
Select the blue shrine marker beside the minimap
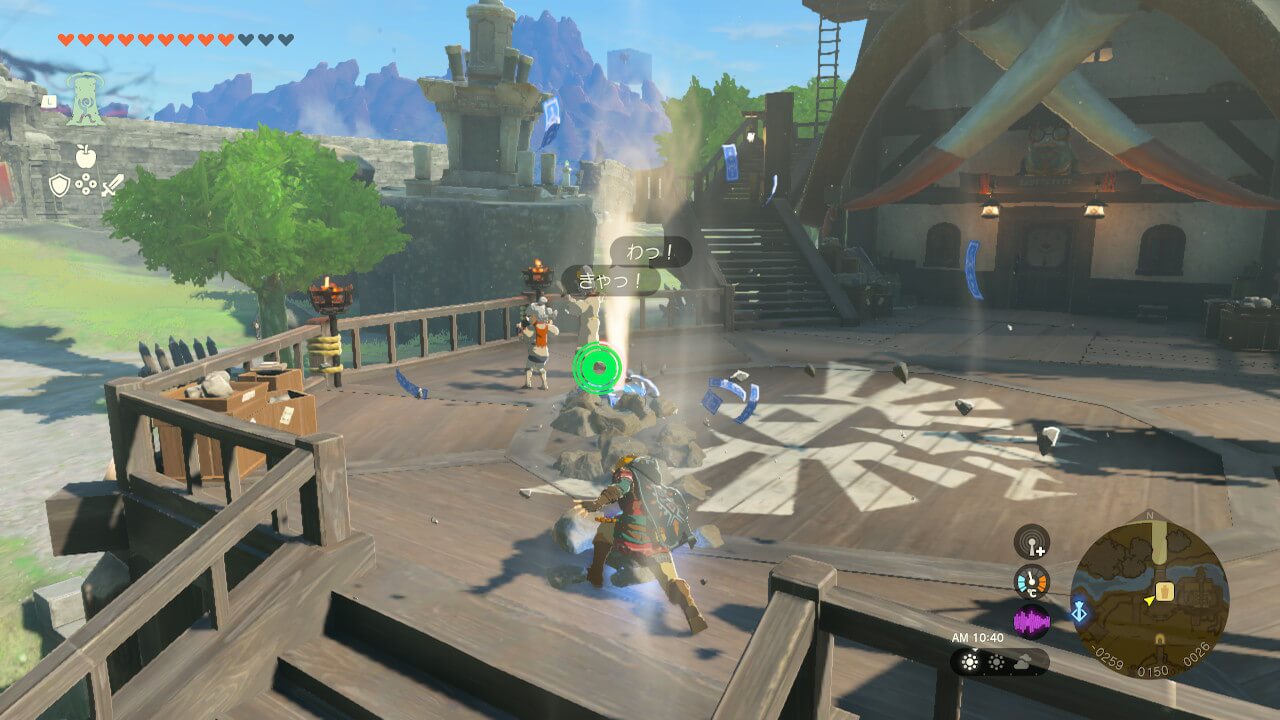coord(1079,612)
